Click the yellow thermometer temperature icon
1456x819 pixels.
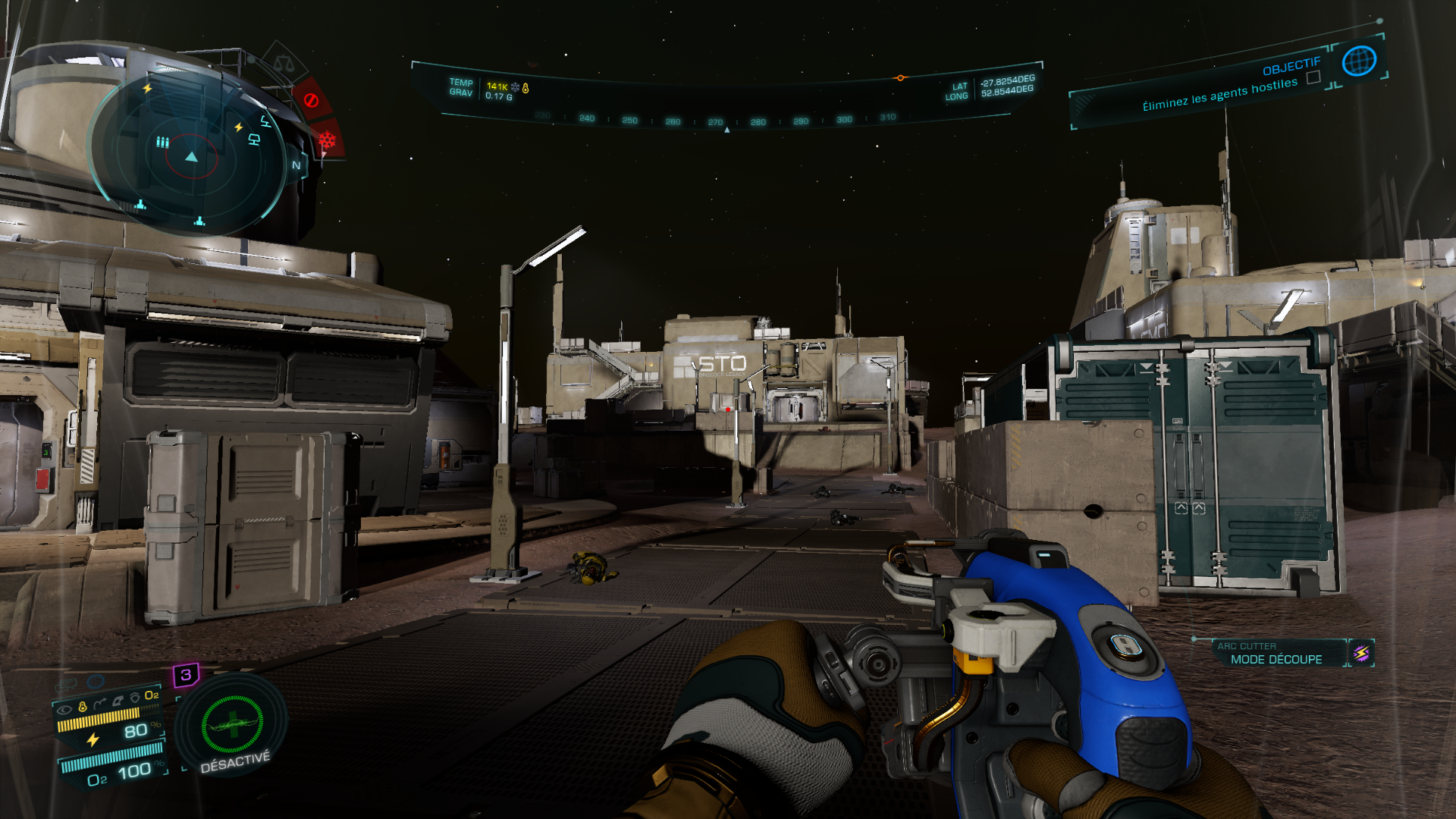click(526, 88)
